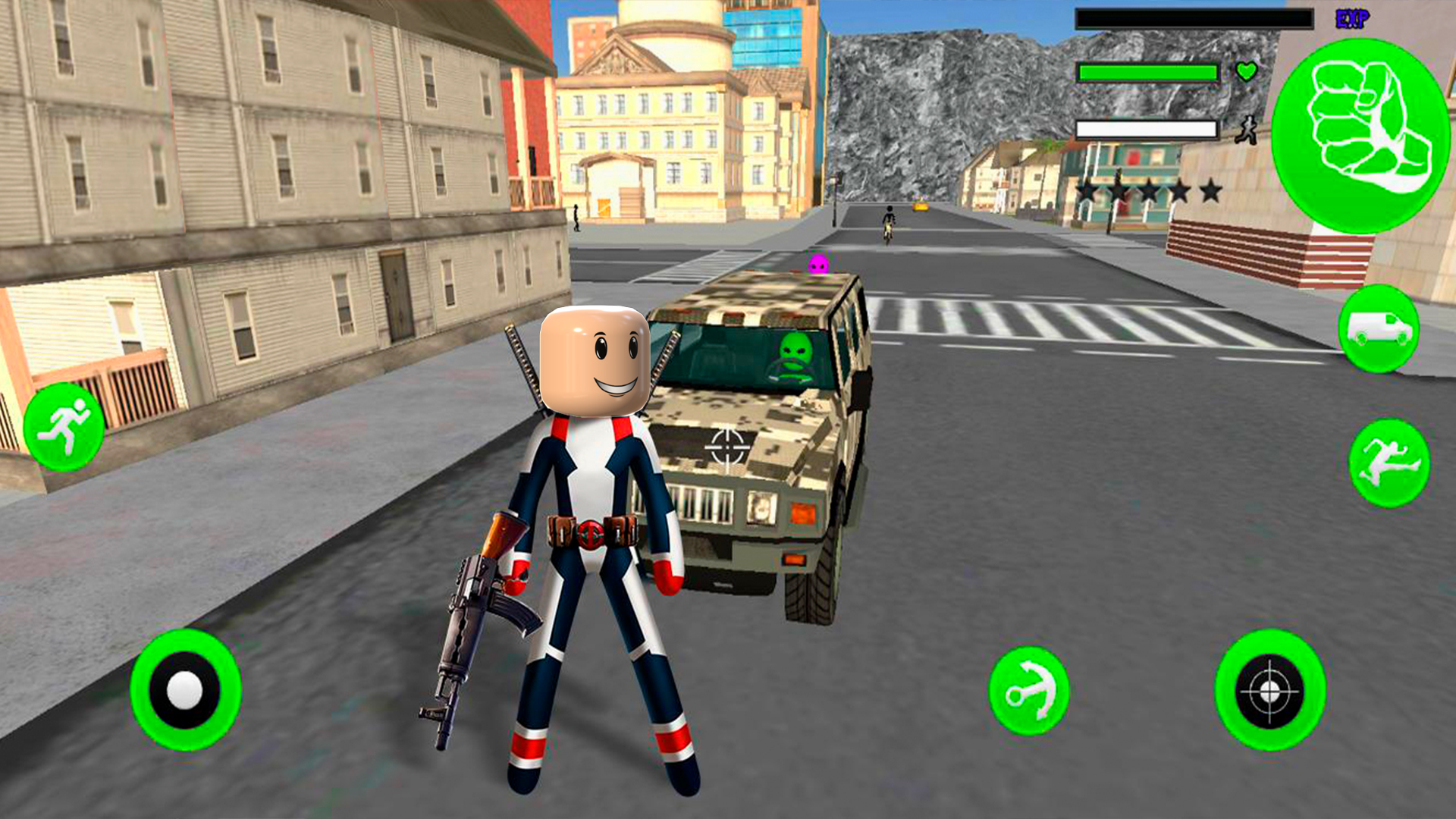Click the green health progress bar

coord(1149,72)
